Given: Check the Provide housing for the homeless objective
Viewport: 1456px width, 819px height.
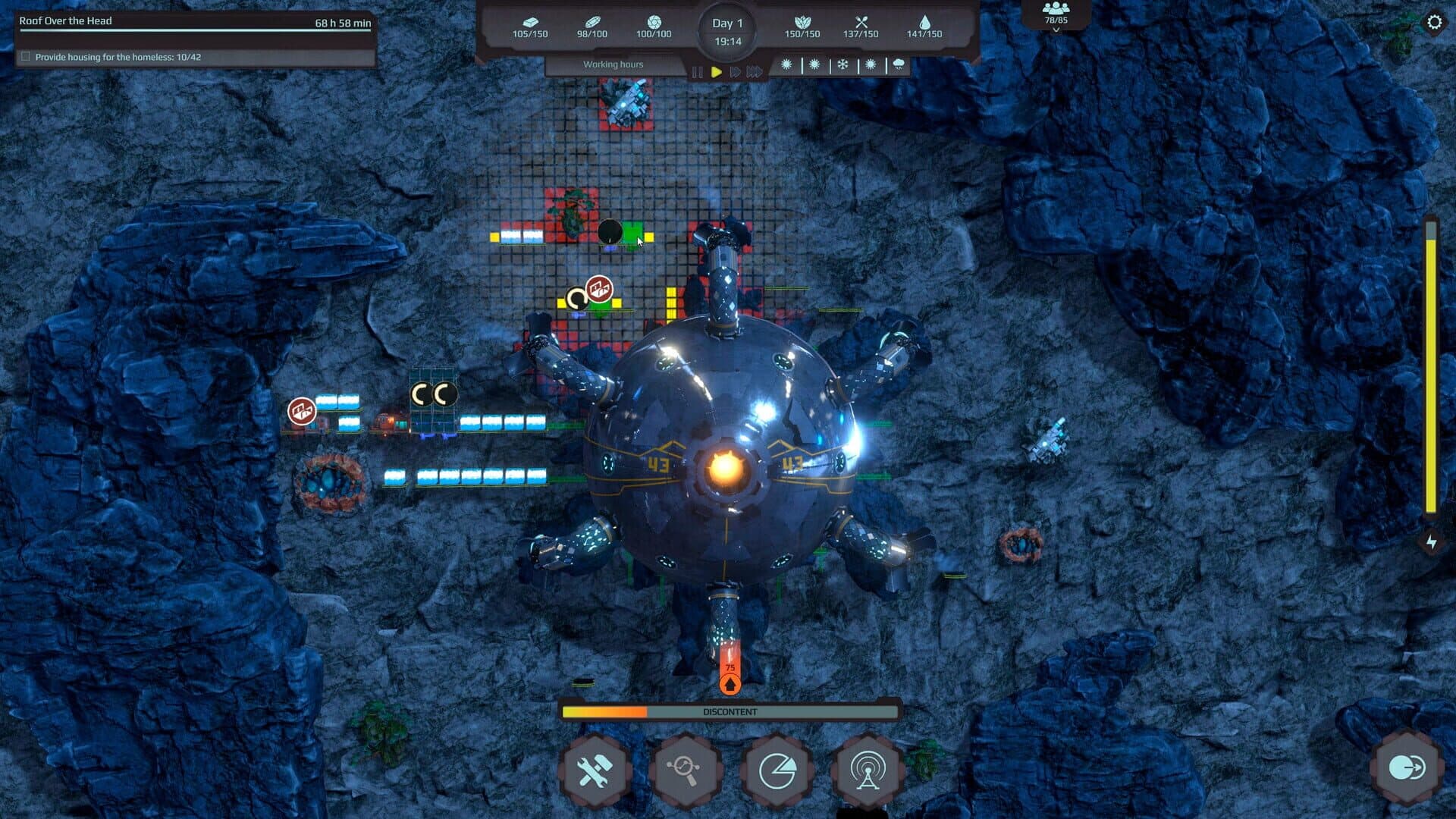Looking at the screenshot, I should [x=26, y=55].
